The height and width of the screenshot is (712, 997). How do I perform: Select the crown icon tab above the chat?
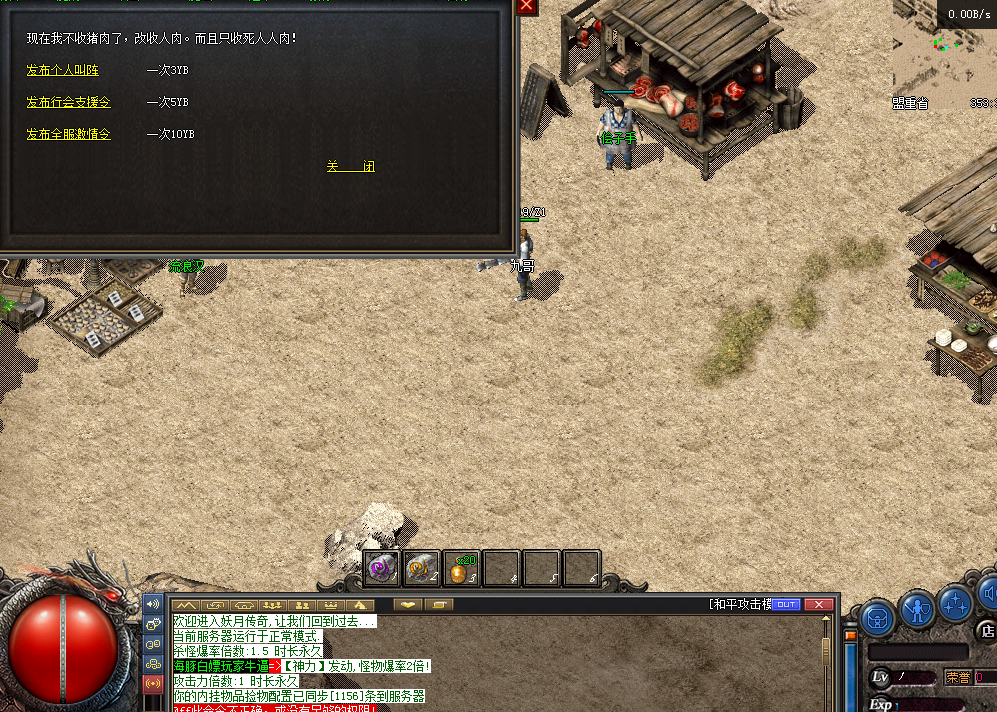pos(329,605)
